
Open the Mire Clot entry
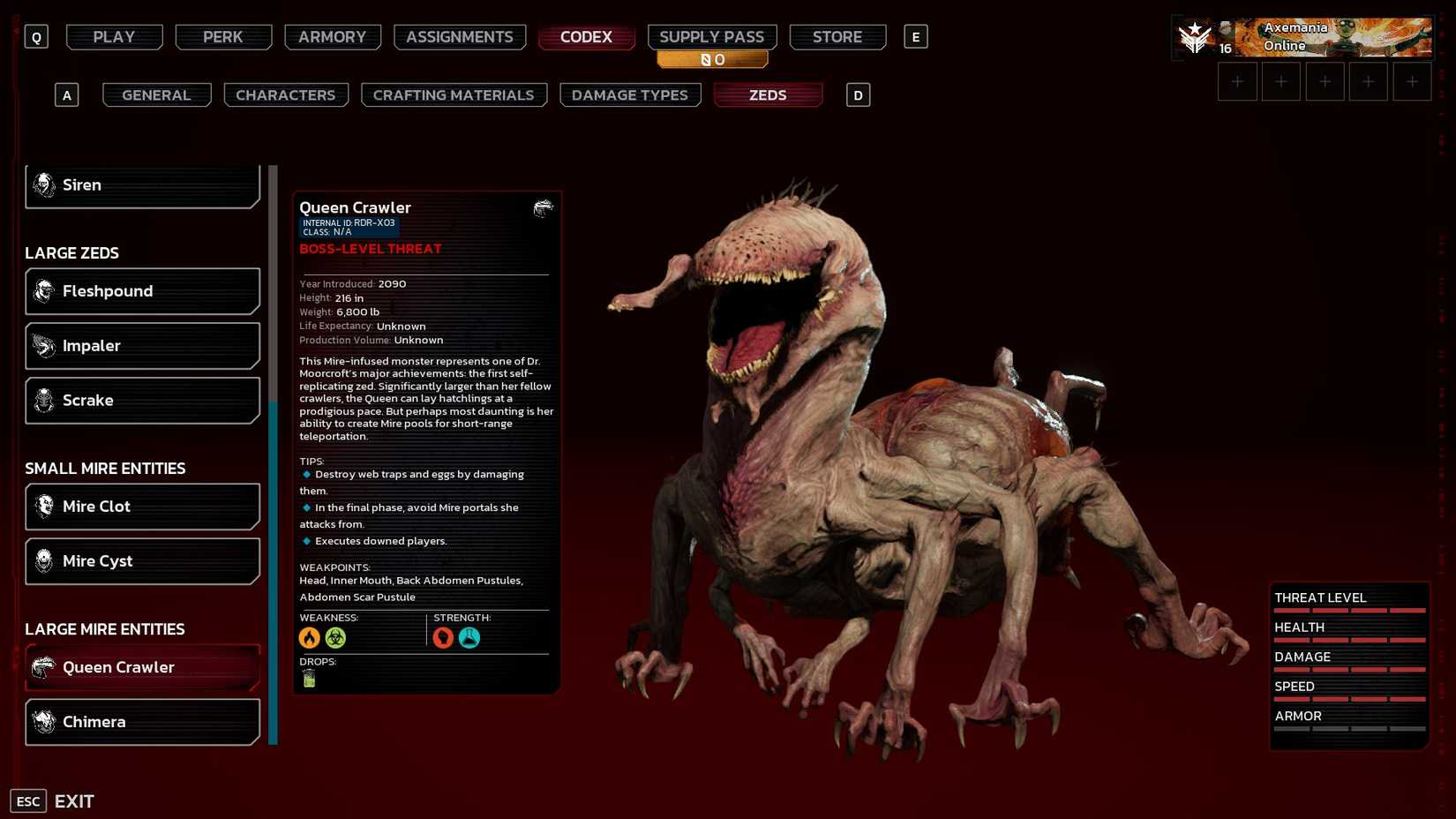click(142, 506)
